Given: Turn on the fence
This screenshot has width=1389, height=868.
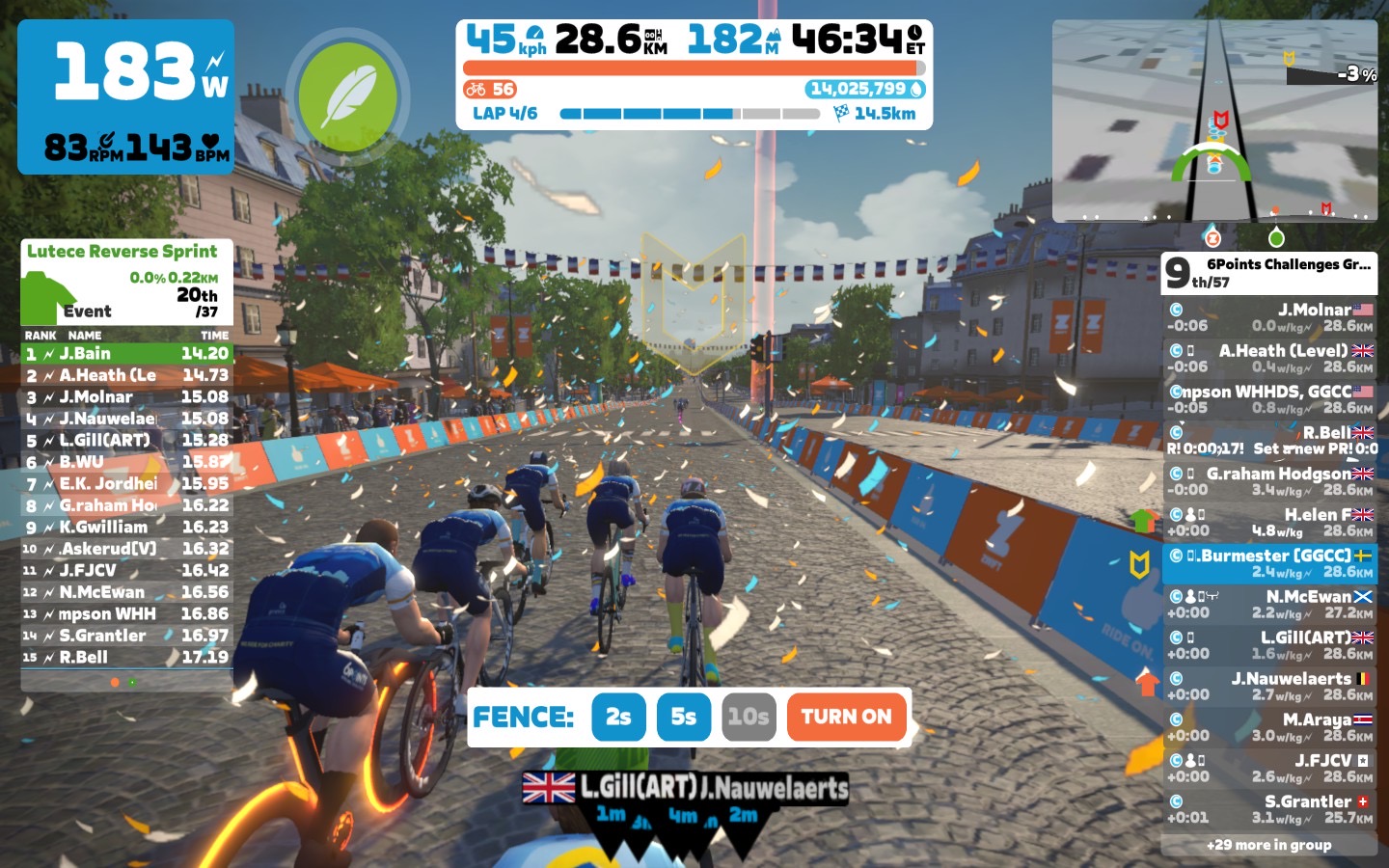Looking at the screenshot, I should tap(846, 717).
